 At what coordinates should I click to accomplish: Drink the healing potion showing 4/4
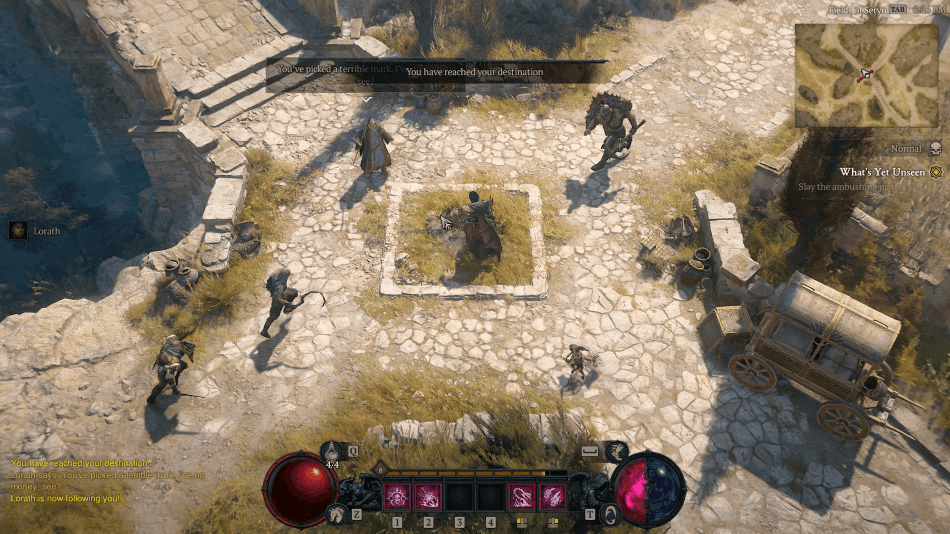pos(334,452)
